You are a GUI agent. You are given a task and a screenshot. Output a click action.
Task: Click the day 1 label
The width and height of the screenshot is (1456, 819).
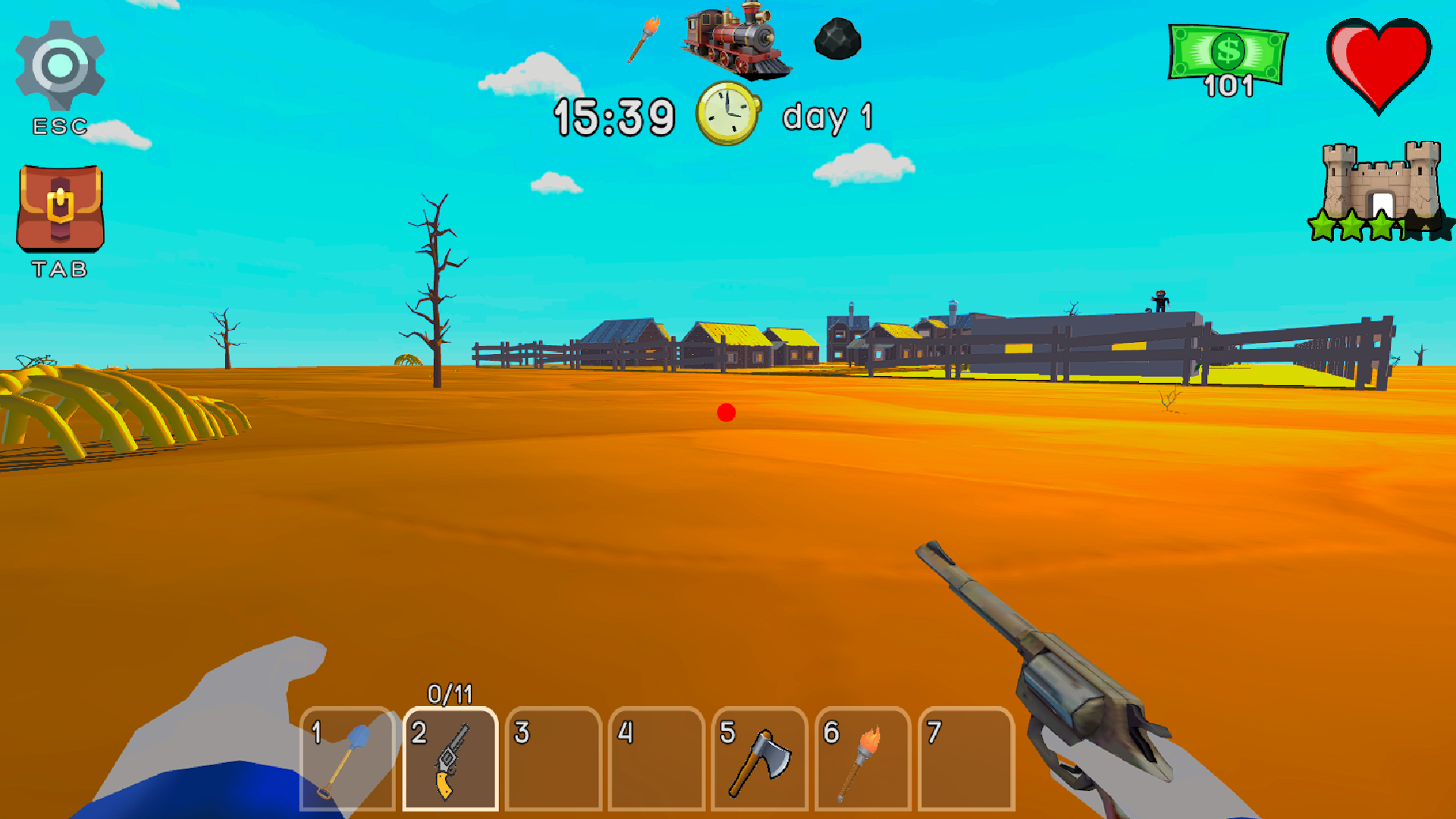pos(829,118)
